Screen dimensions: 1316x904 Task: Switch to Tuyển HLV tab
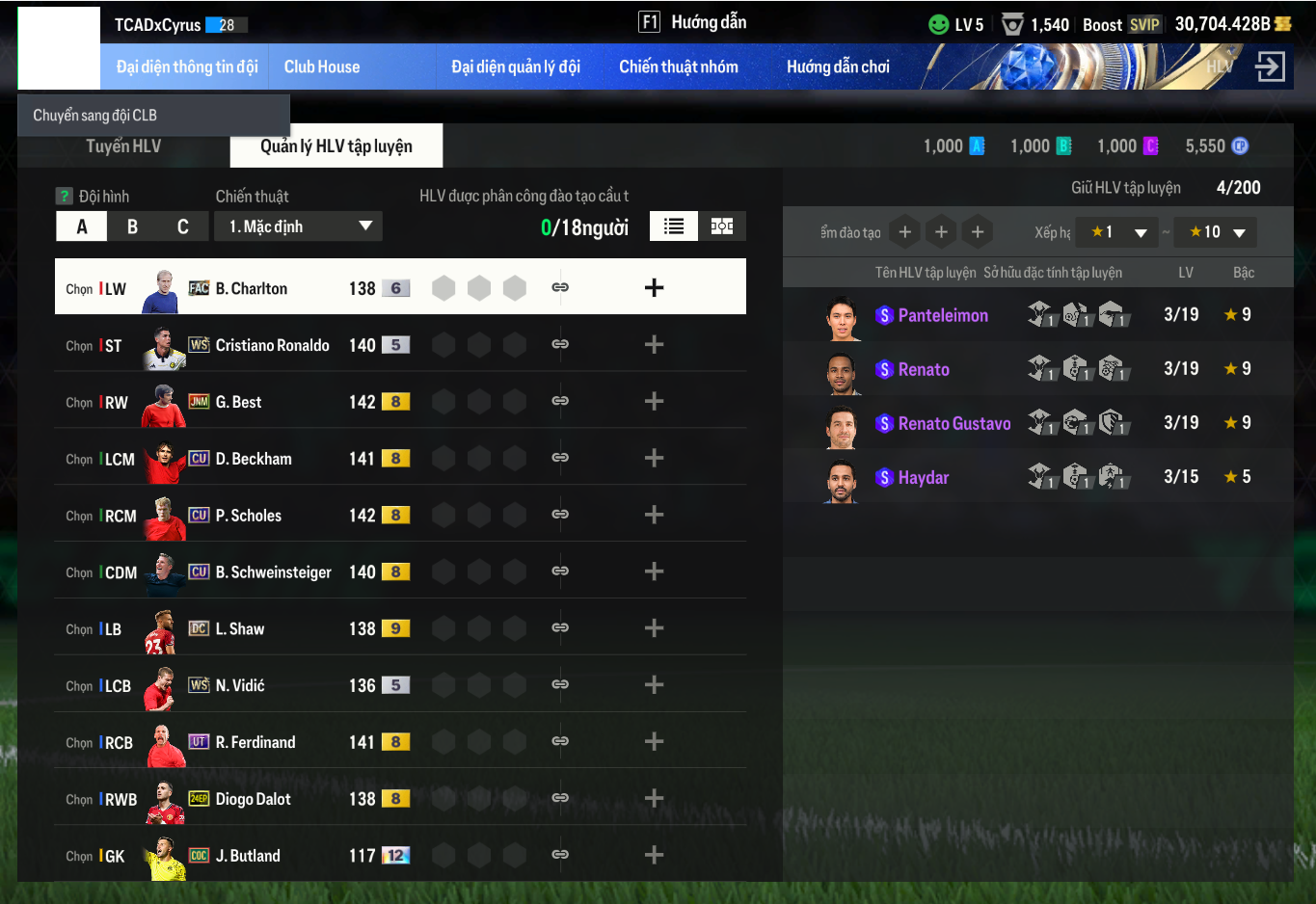coord(123,146)
